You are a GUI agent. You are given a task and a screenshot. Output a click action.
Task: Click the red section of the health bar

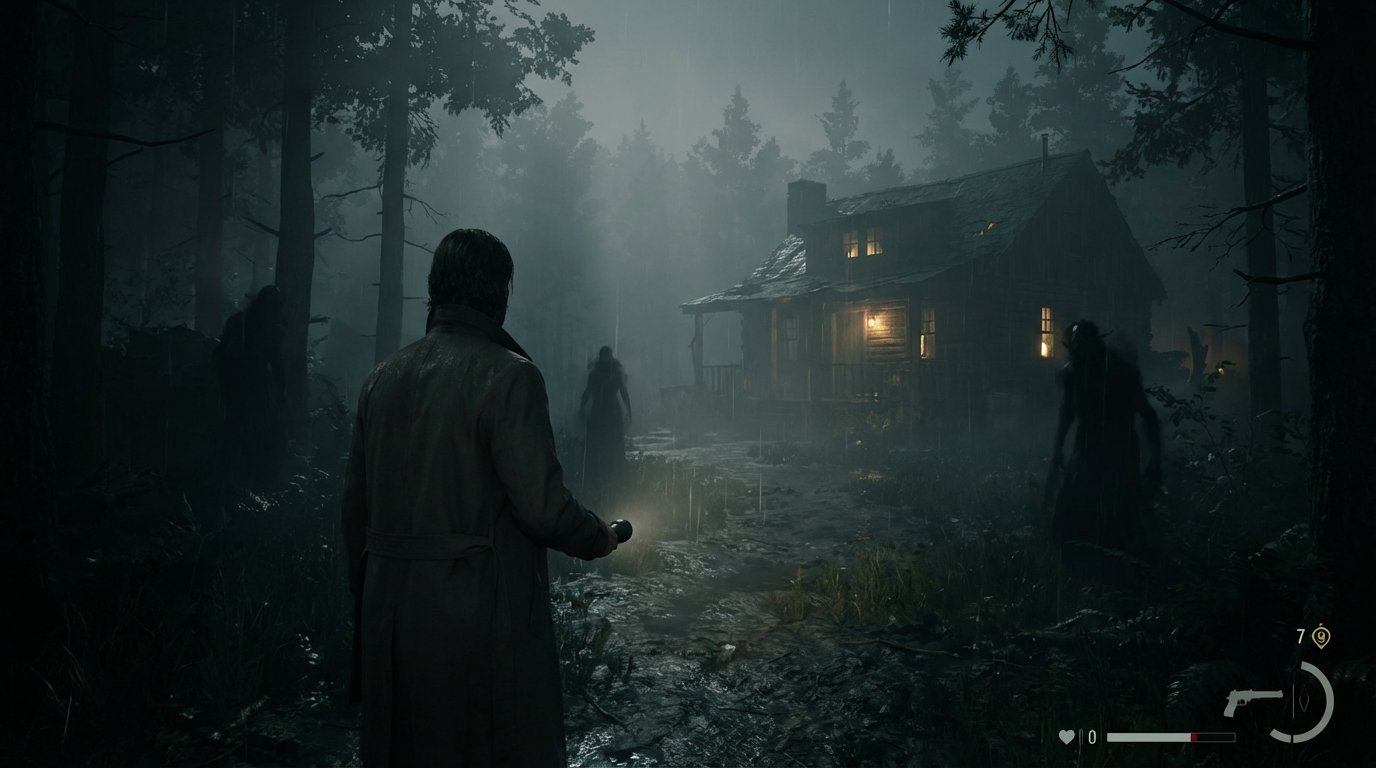1193,736
